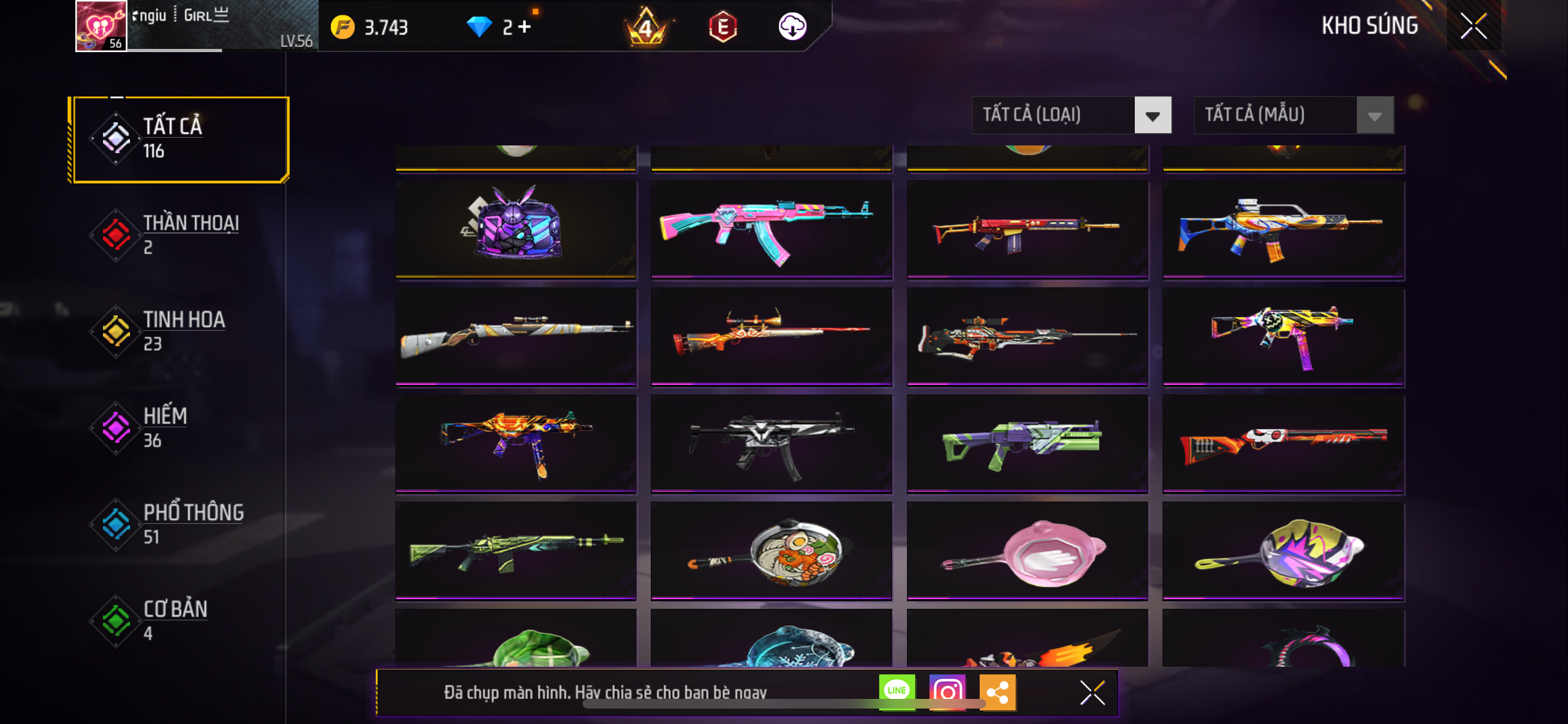Pick the green and purple shotgun skin
This screenshot has height=724, width=1568.
tap(1027, 443)
